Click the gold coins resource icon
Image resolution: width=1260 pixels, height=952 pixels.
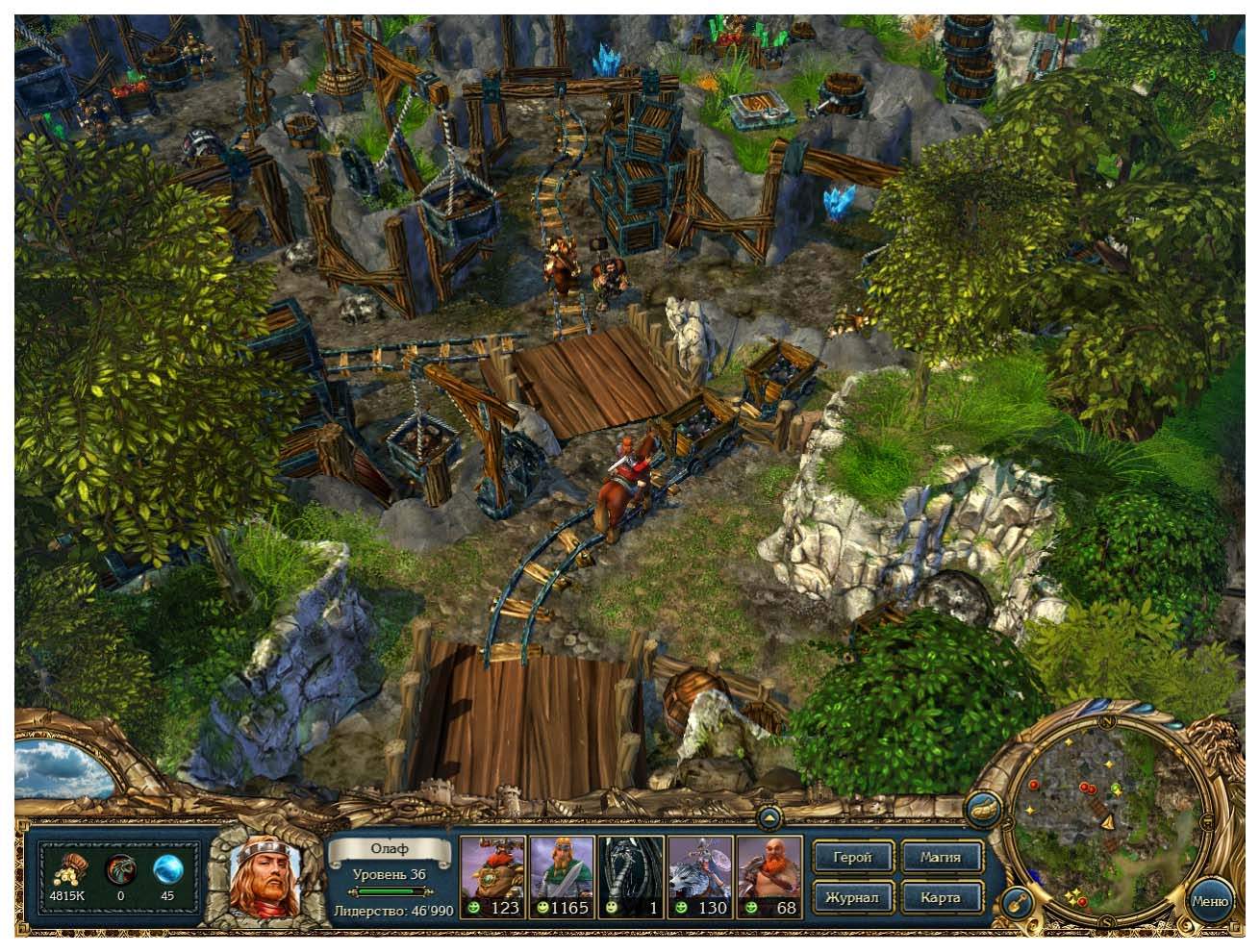(x=68, y=871)
